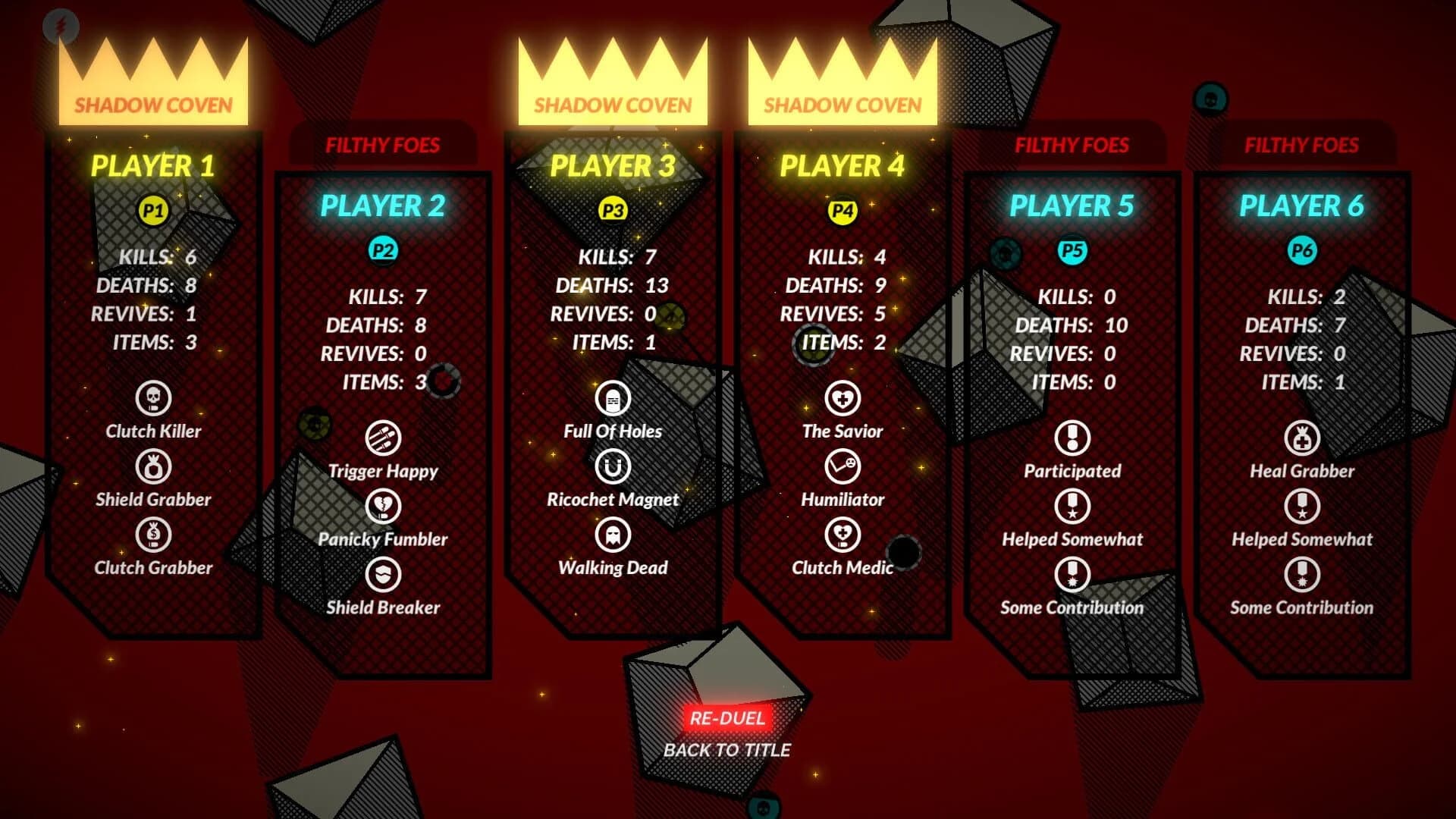
Task: Click the Clutch Medic icon
Action: point(844,534)
